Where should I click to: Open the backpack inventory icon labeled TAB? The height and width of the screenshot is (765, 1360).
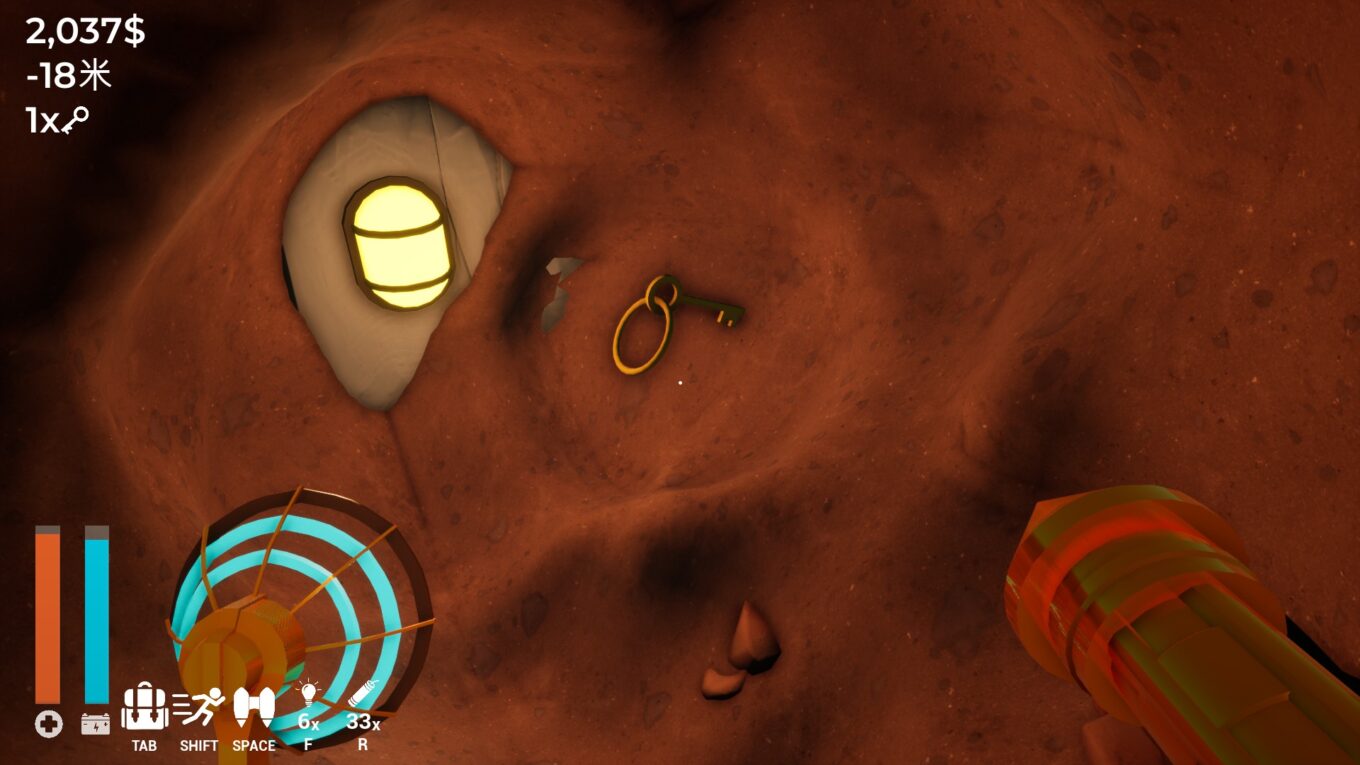145,706
